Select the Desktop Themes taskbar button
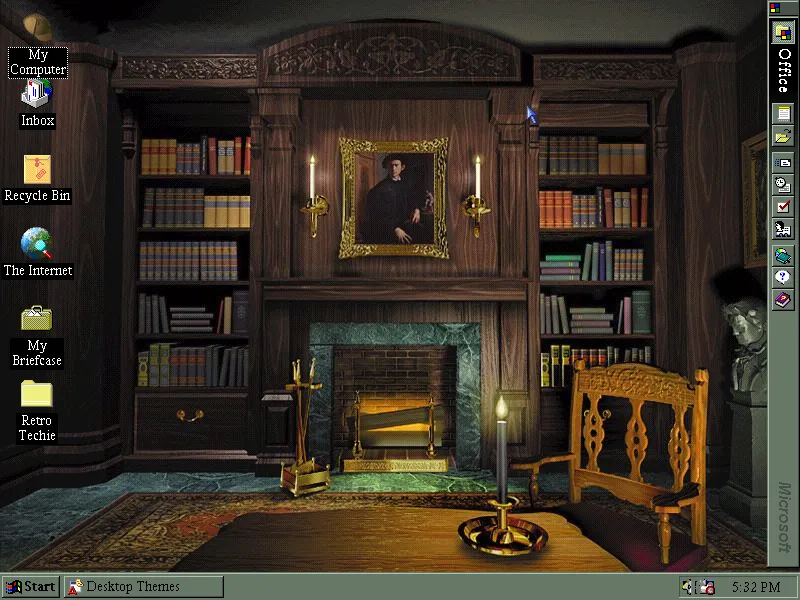The image size is (800, 600). click(x=143, y=587)
